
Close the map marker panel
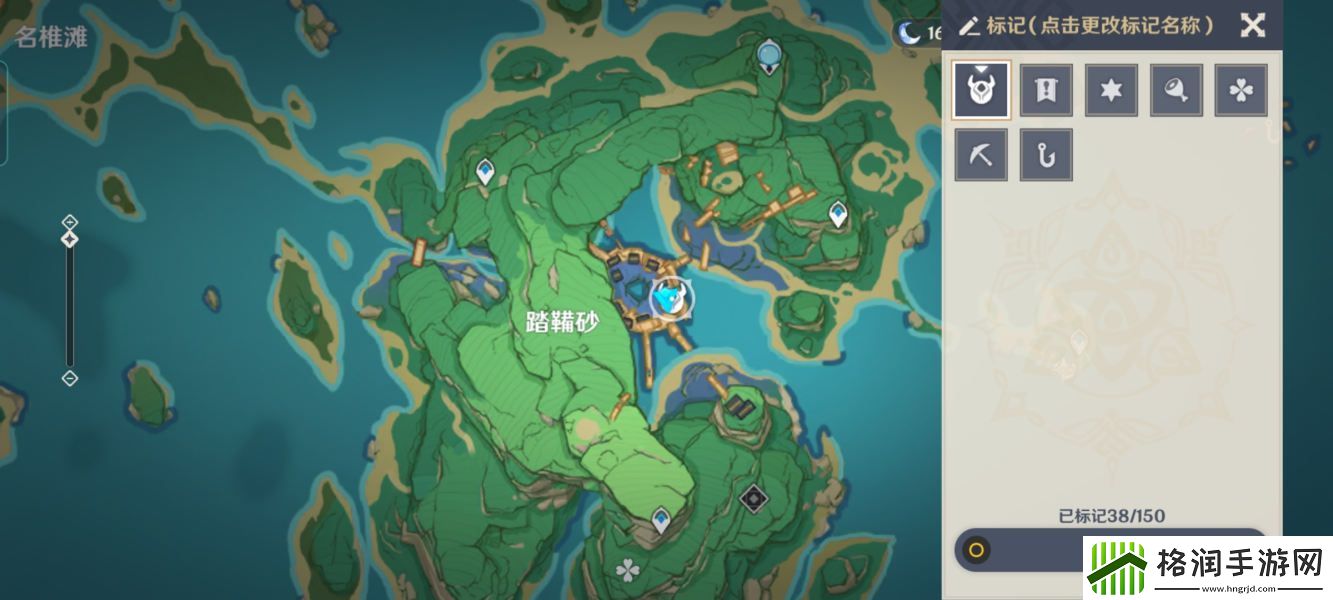[x=1252, y=25]
